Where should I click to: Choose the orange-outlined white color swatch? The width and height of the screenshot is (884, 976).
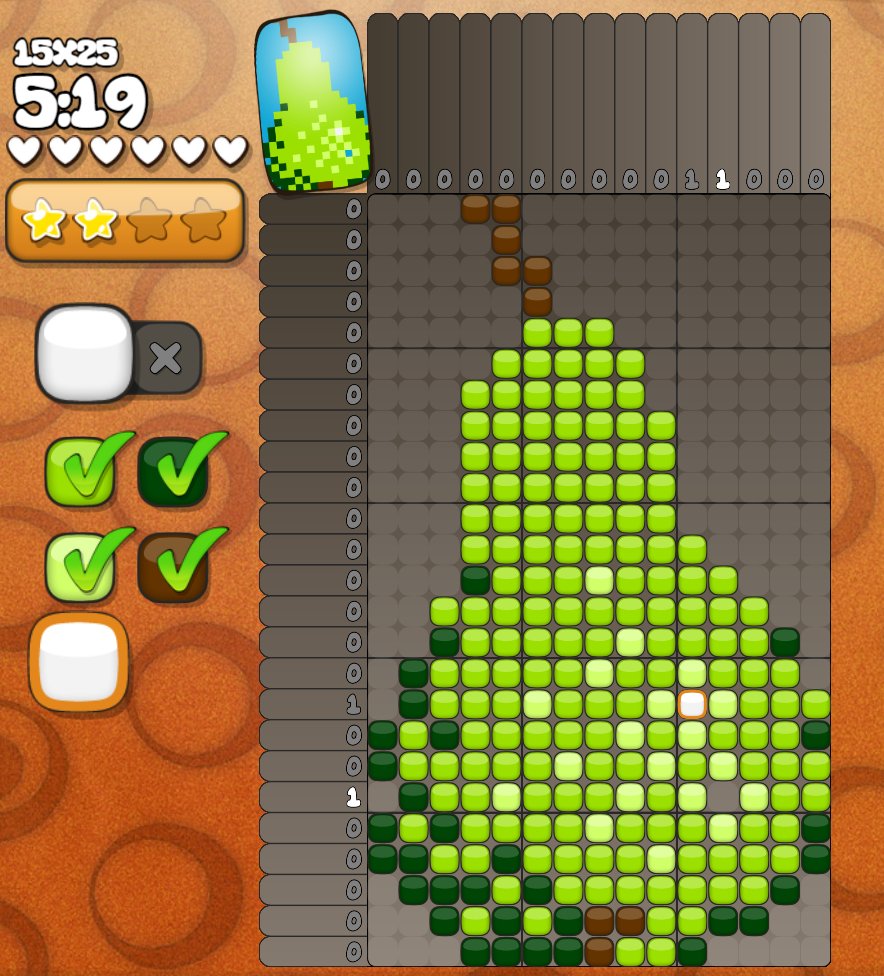click(80, 661)
